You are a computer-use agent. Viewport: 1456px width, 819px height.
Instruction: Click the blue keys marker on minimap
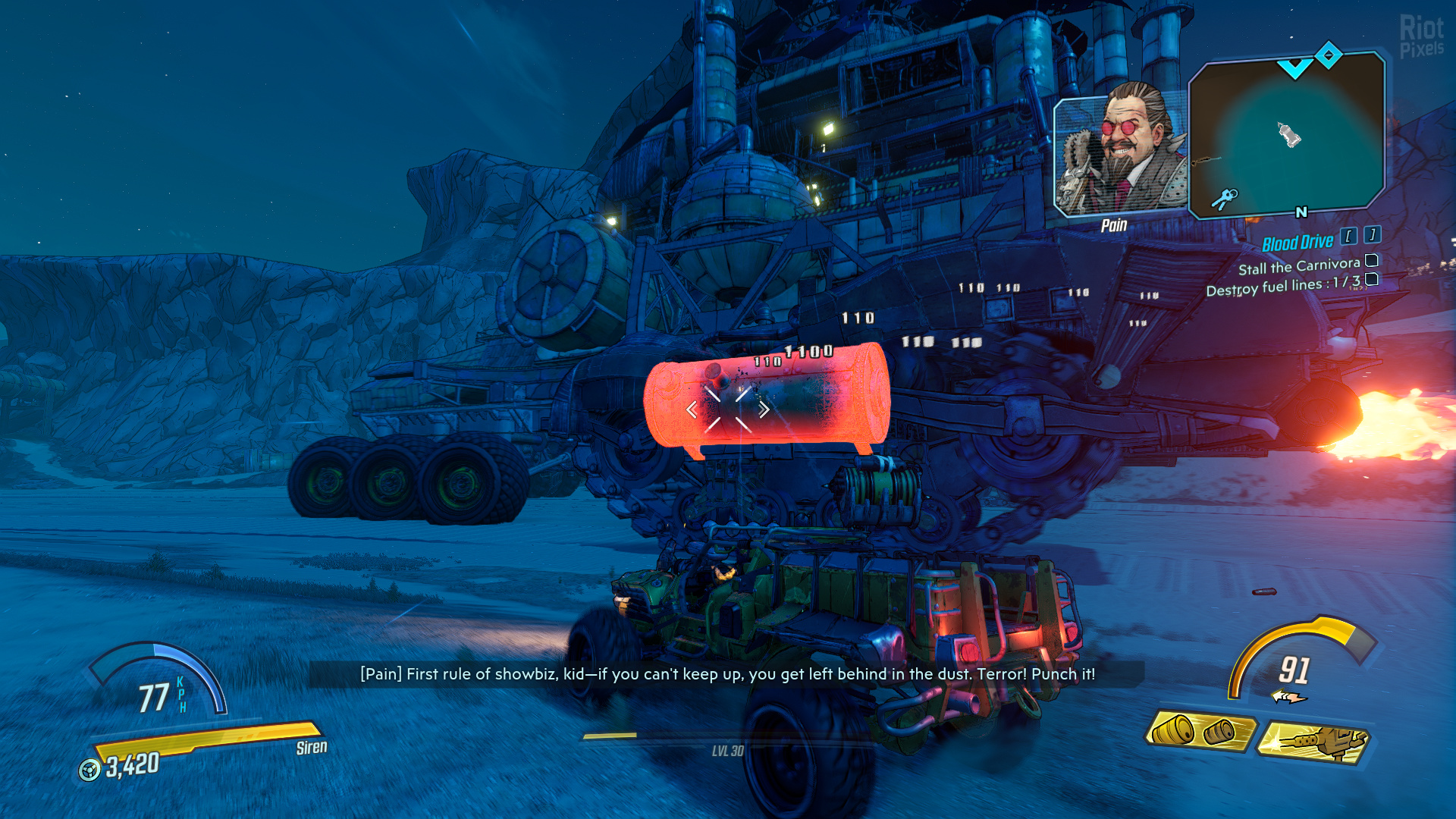coord(1224,199)
